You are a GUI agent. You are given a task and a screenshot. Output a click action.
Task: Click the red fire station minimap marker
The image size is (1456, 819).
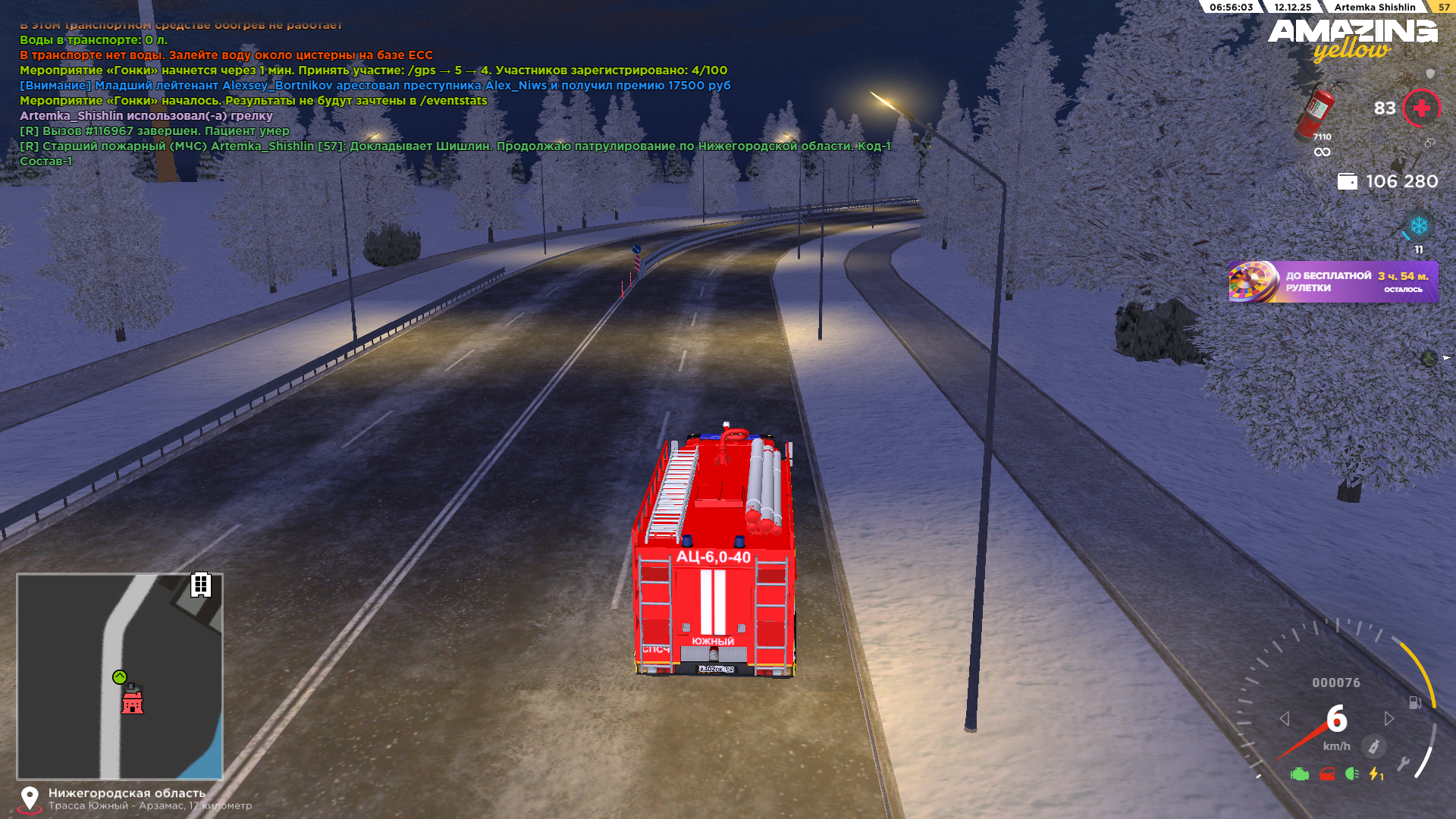coord(133,701)
